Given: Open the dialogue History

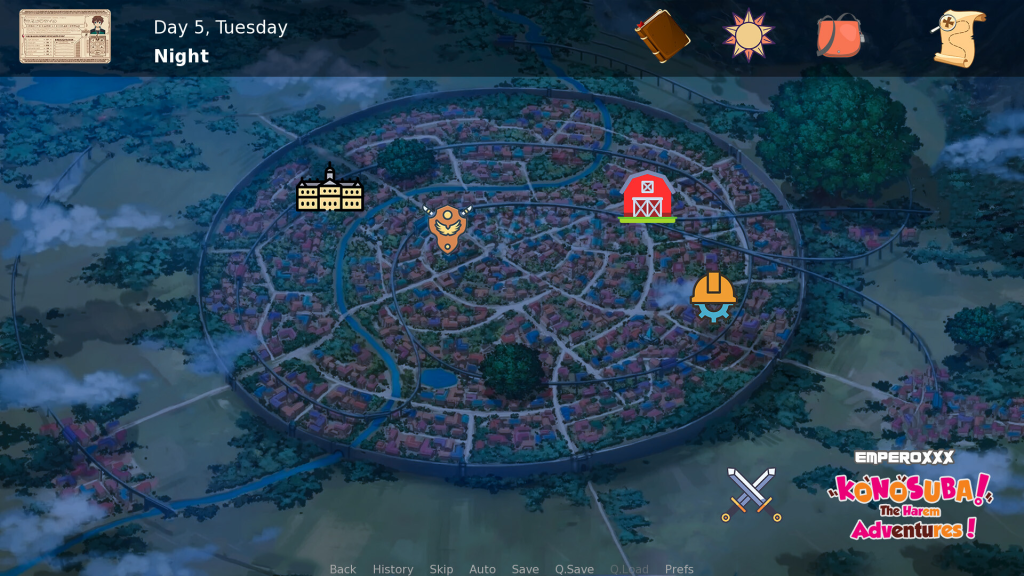Looking at the screenshot, I should point(393,569).
